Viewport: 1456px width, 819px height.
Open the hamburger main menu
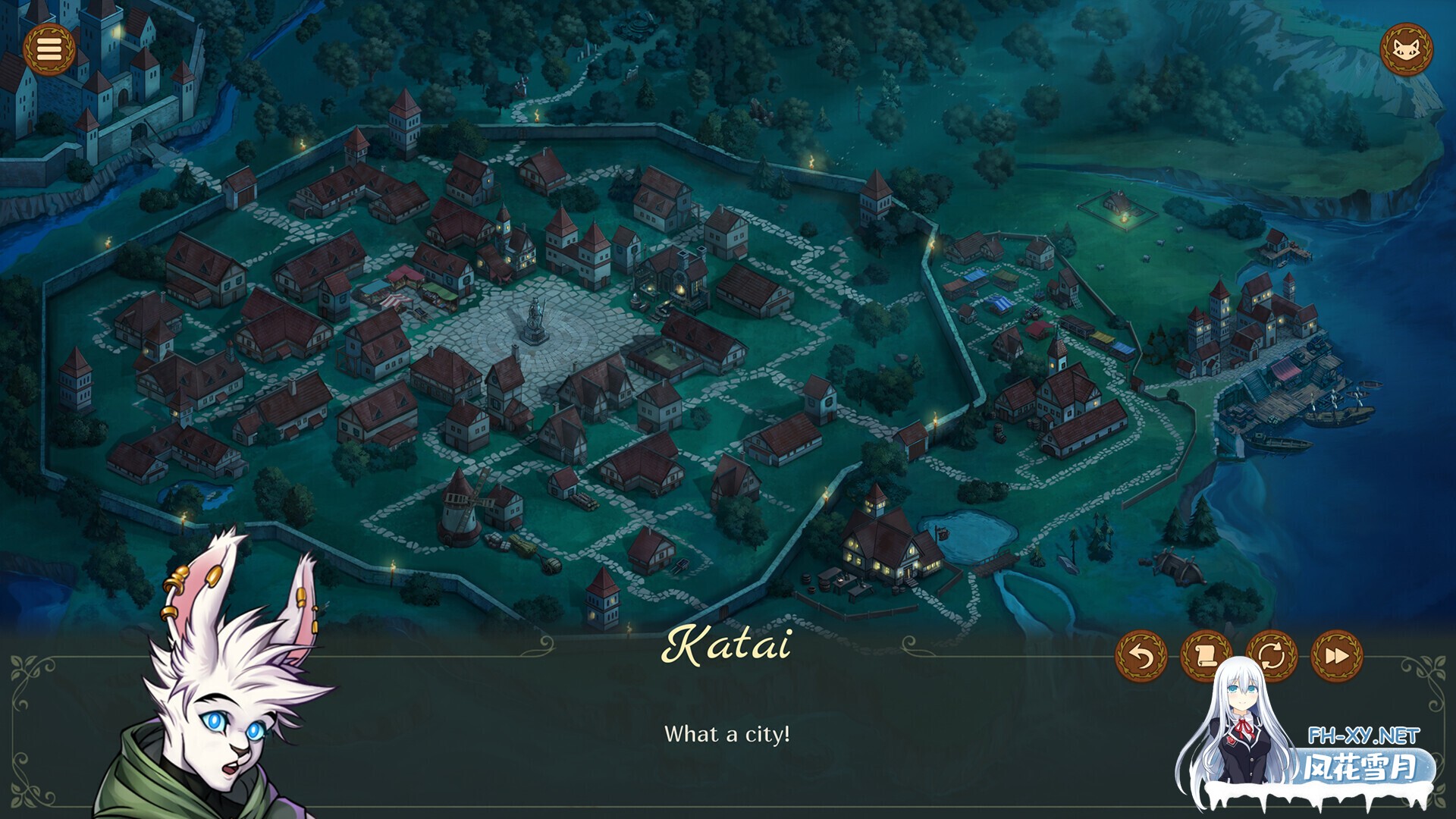tap(49, 50)
